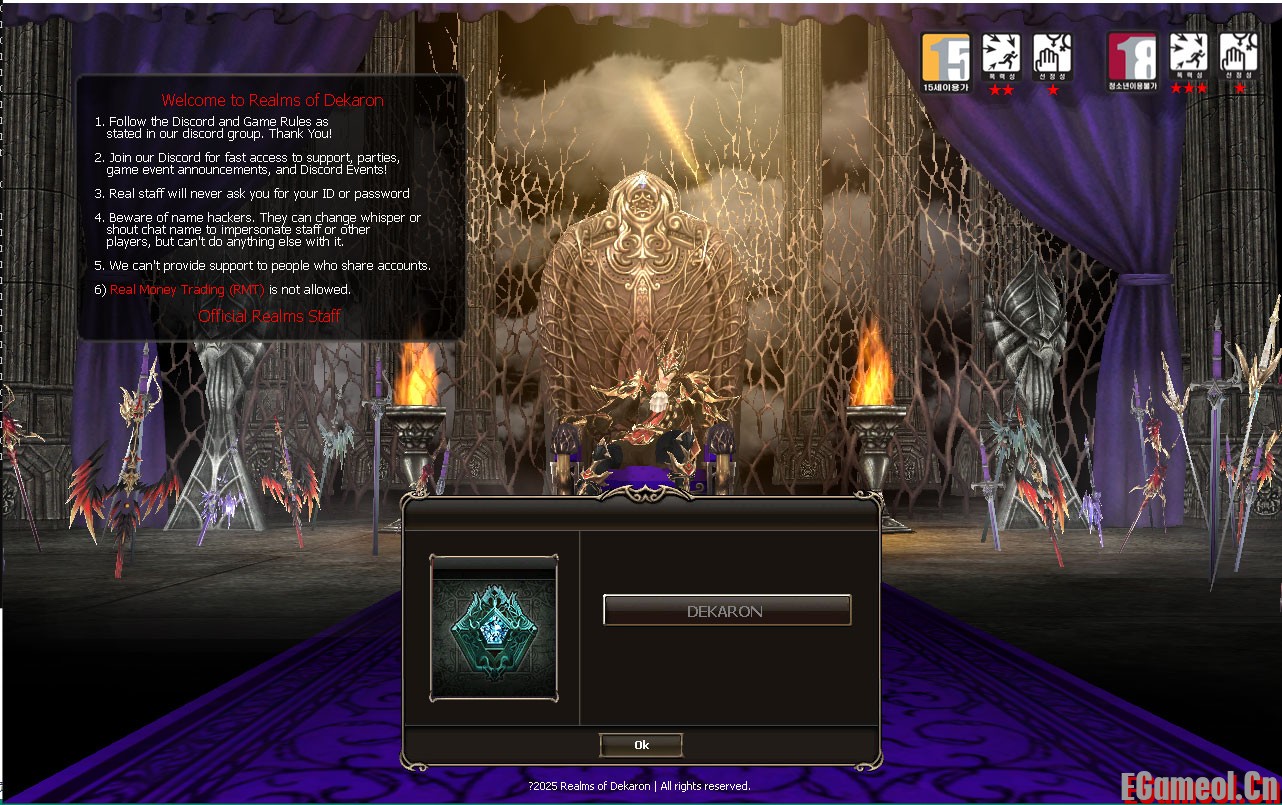Confirm server selection with Ok button
This screenshot has width=1282, height=805.
pyautogui.click(x=641, y=745)
